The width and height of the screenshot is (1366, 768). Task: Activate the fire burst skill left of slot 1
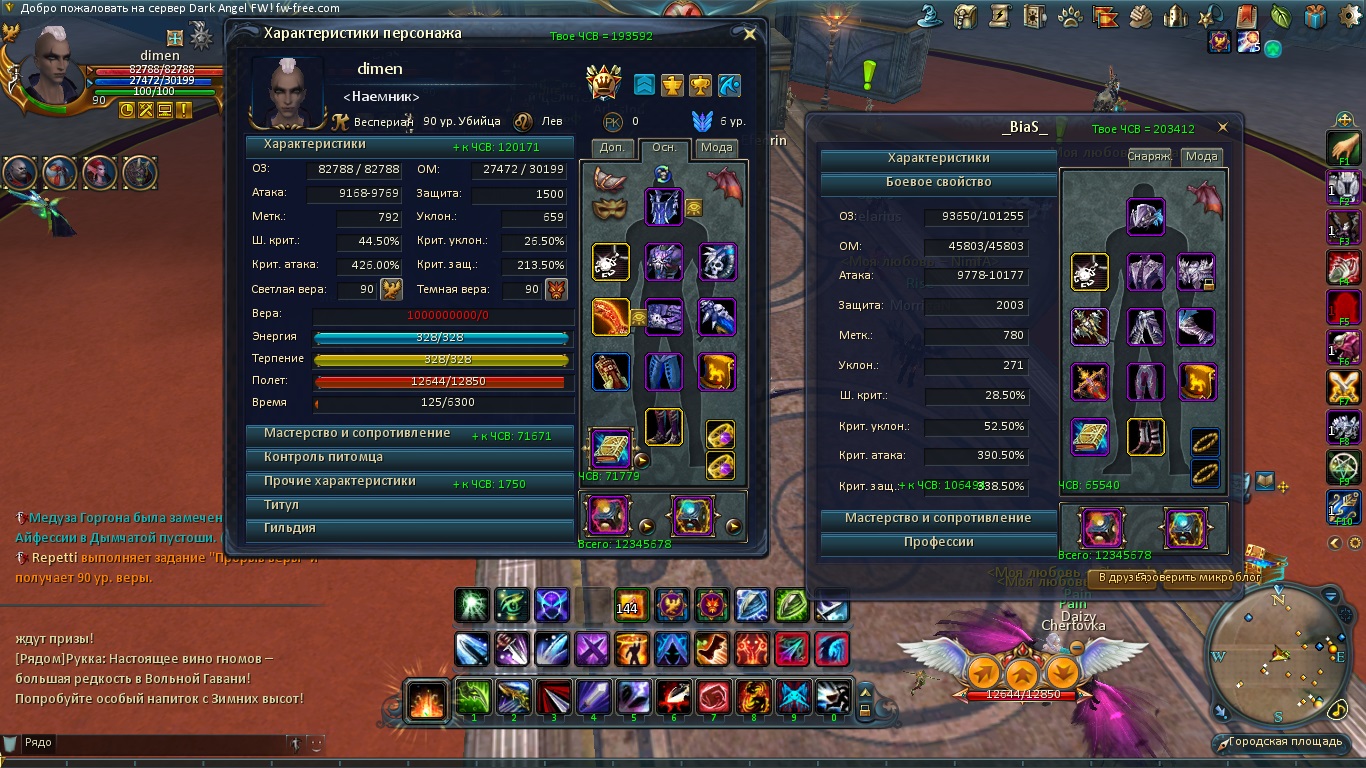427,699
